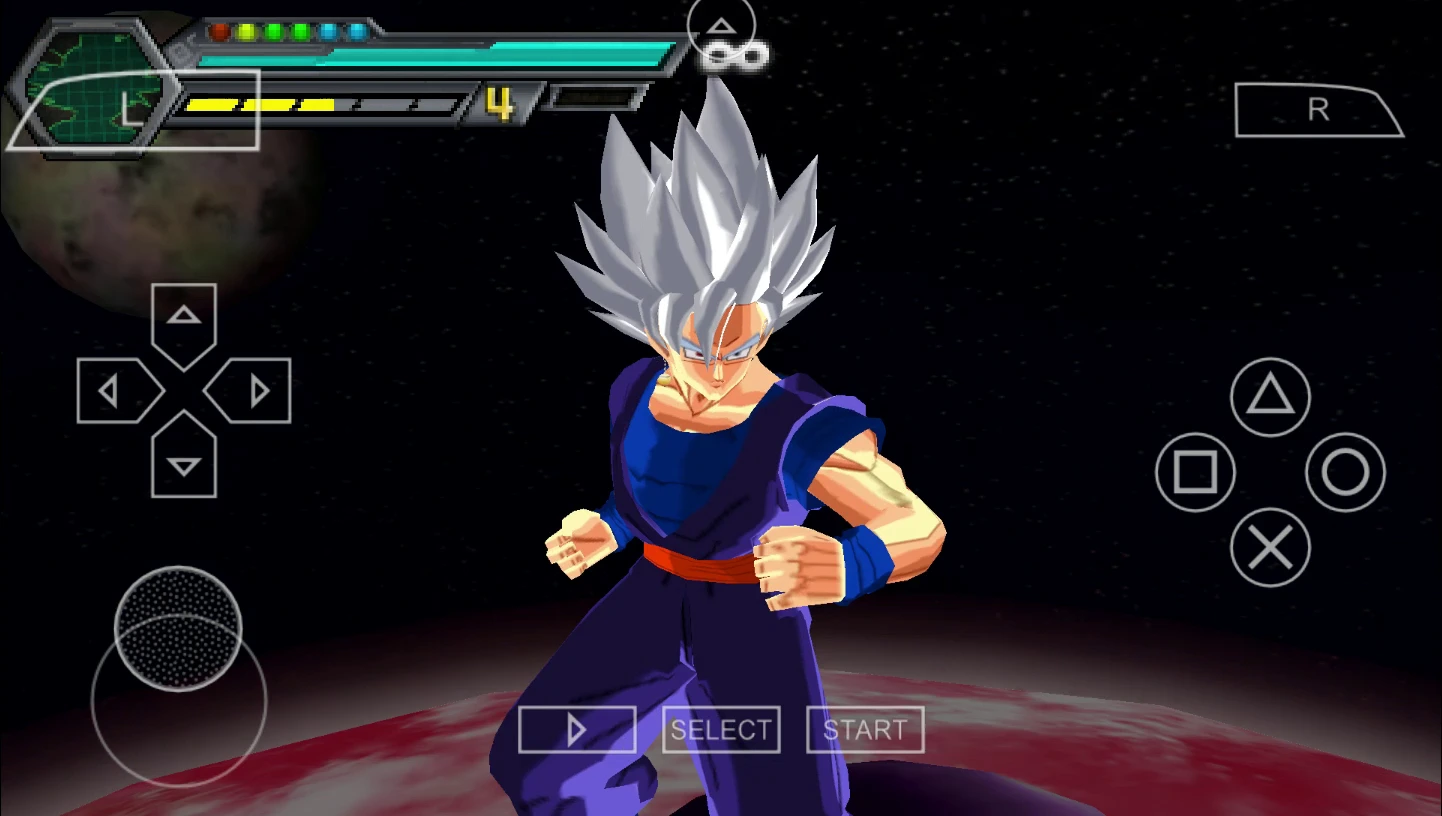Viewport: 1442px width, 816px height.
Task: Tap the square face button
Action: [1195, 472]
